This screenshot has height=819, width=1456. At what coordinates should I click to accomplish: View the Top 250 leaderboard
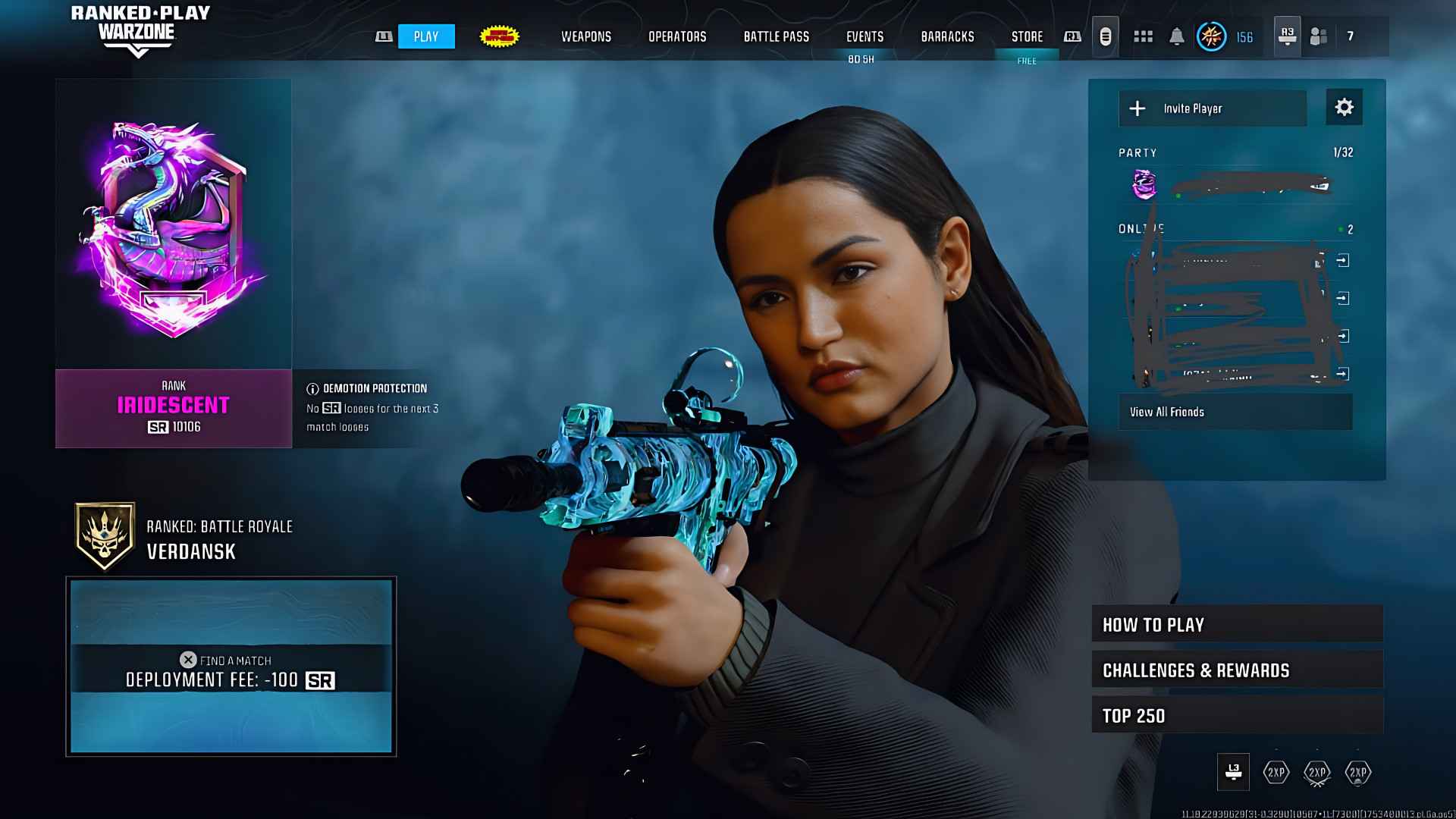coord(1237,716)
